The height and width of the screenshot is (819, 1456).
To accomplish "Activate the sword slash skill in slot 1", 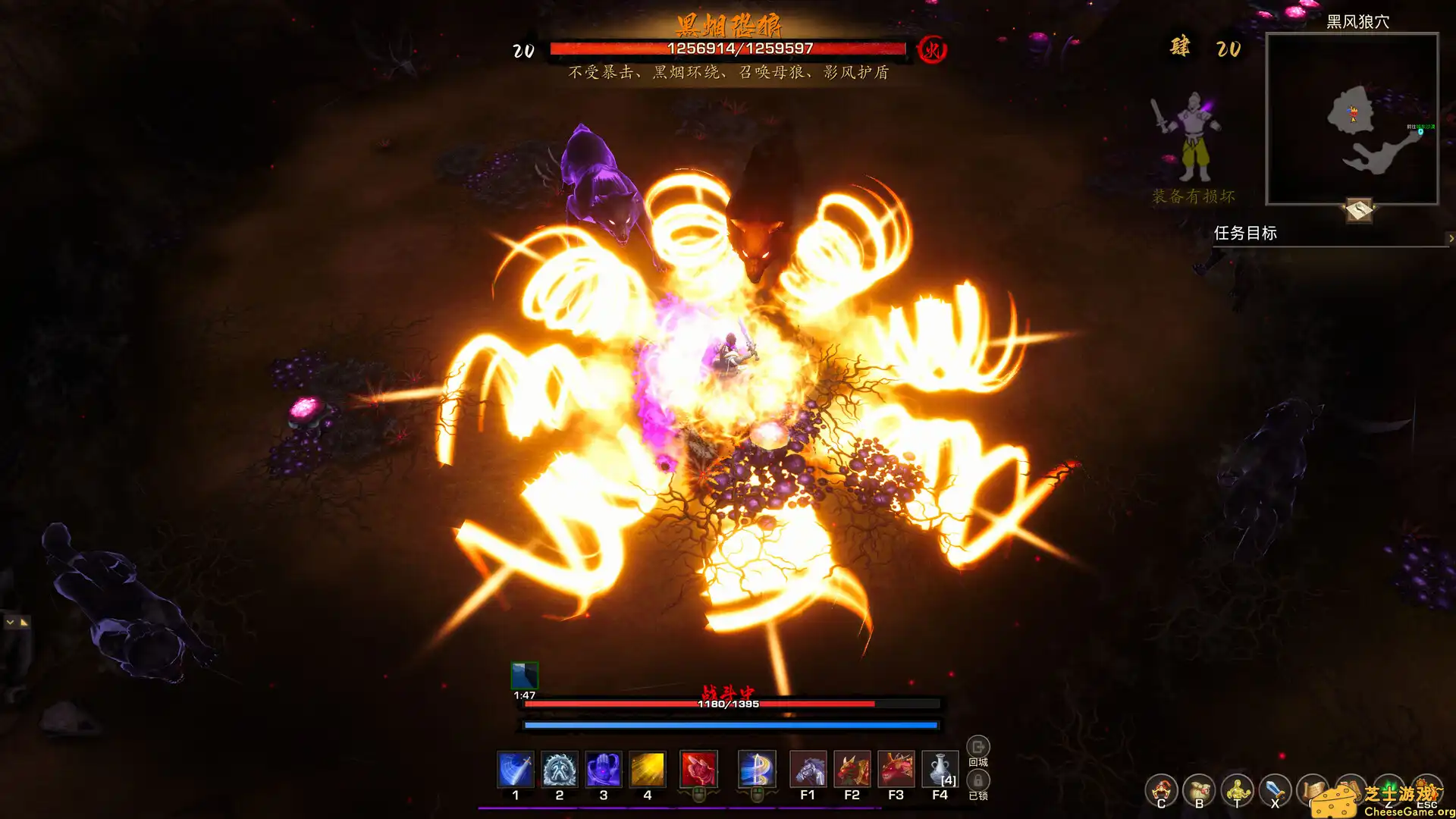I will click(516, 770).
